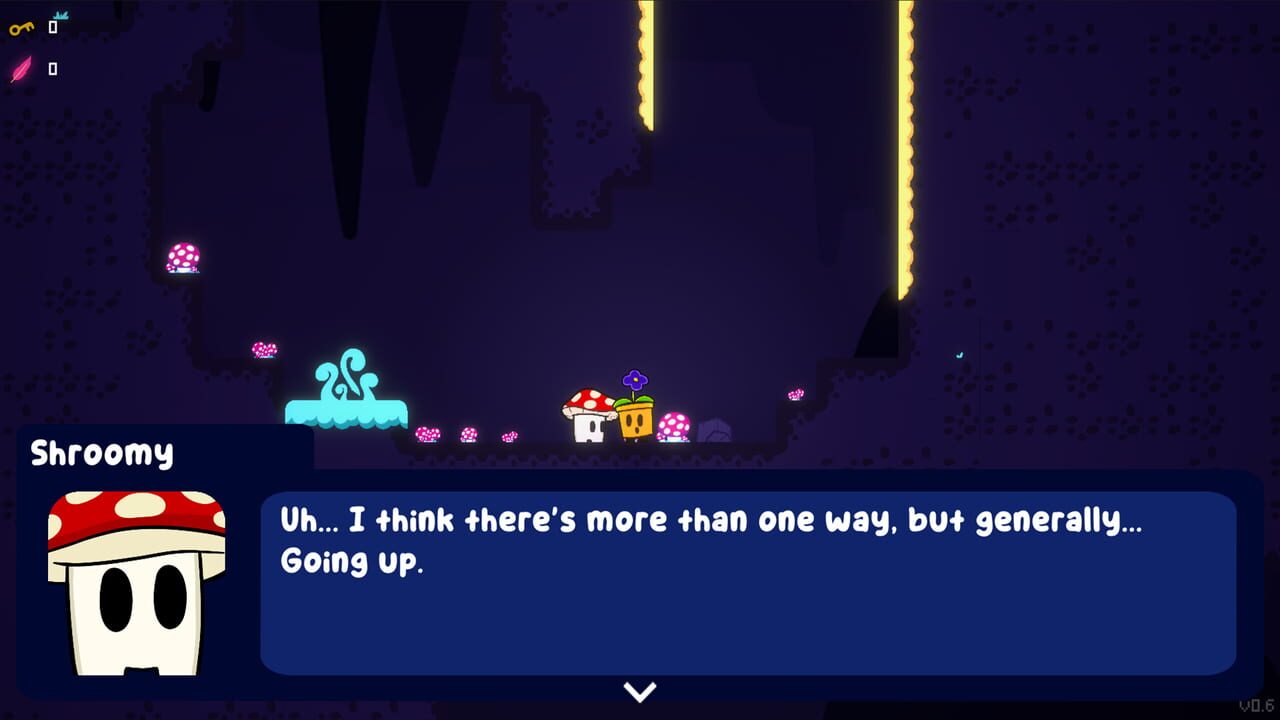Select the pink feather collectible icon

[20, 69]
